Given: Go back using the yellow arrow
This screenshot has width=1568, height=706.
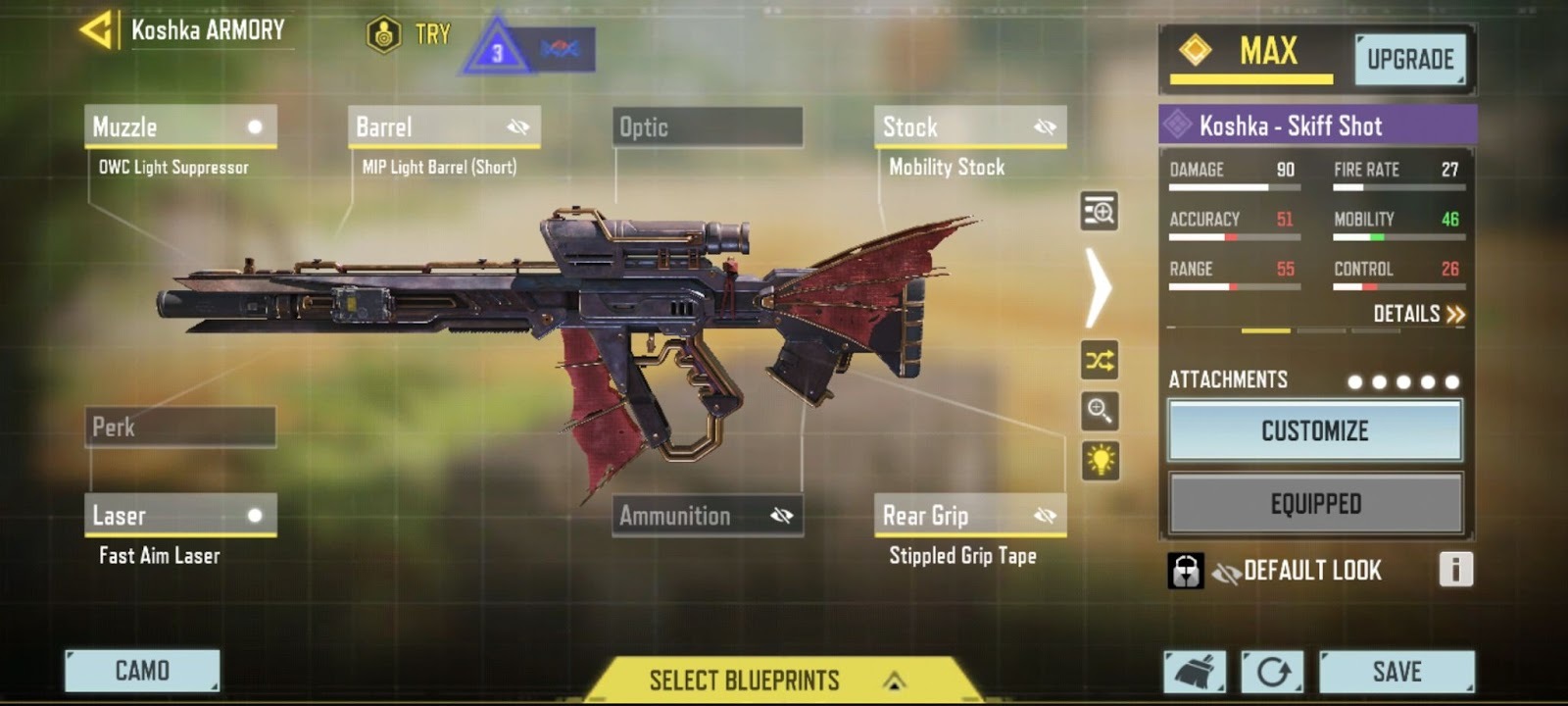Looking at the screenshot, I should pos(96,31).
